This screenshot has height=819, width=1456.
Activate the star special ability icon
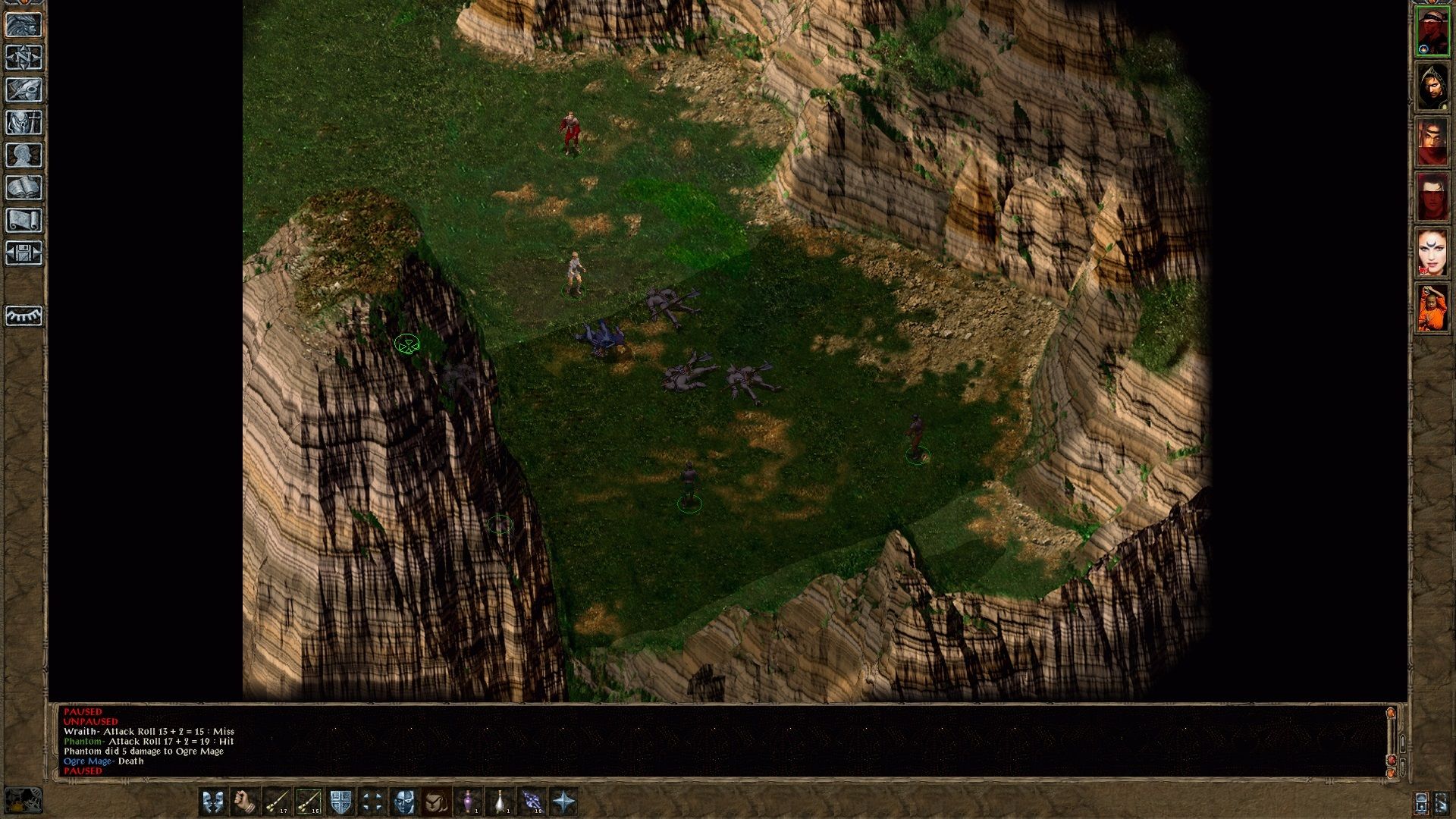coord(563,800)
